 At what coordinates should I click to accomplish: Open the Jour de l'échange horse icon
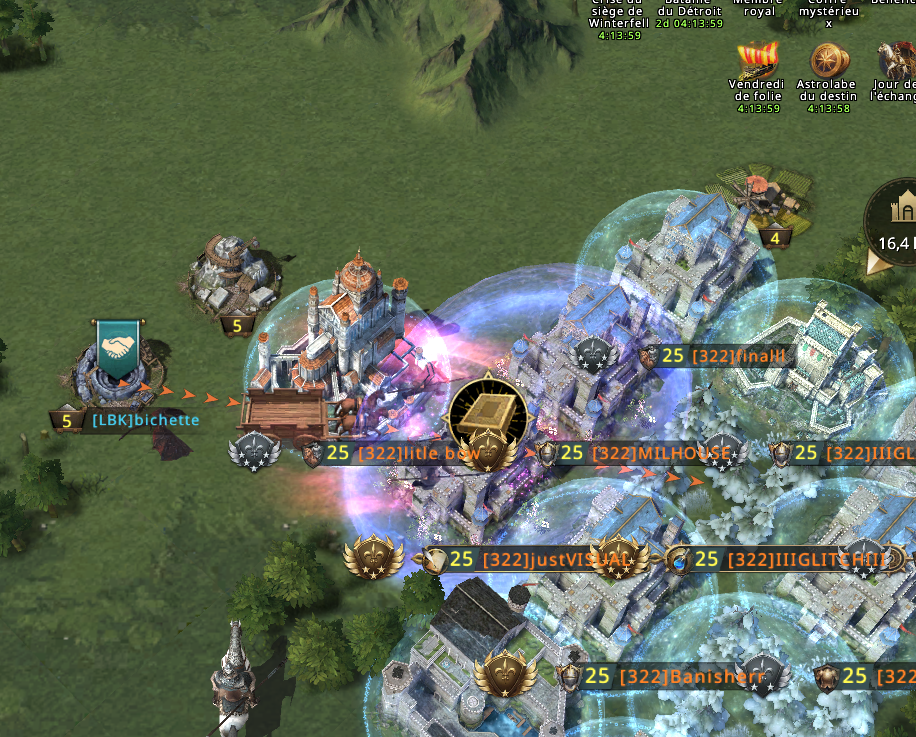[x=894, y=62]
